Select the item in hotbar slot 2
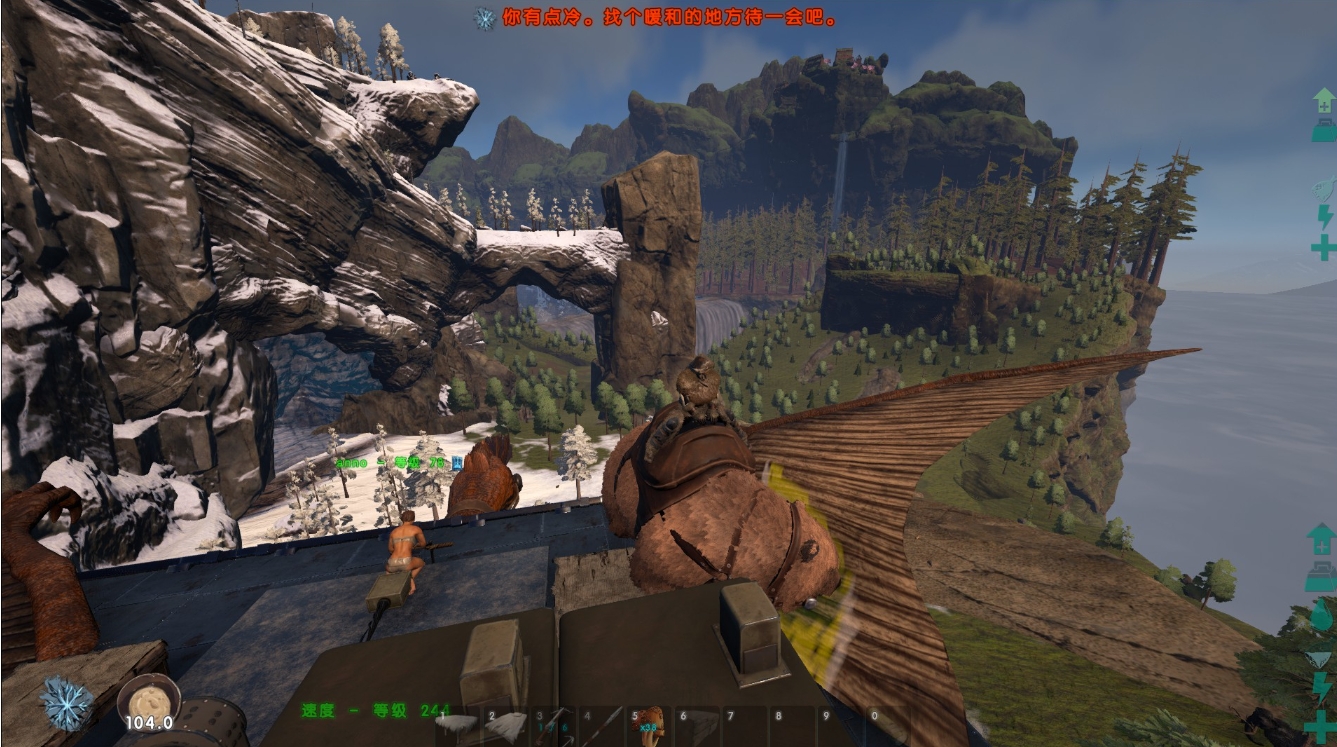1337x747 pixels. pos(506,725)
